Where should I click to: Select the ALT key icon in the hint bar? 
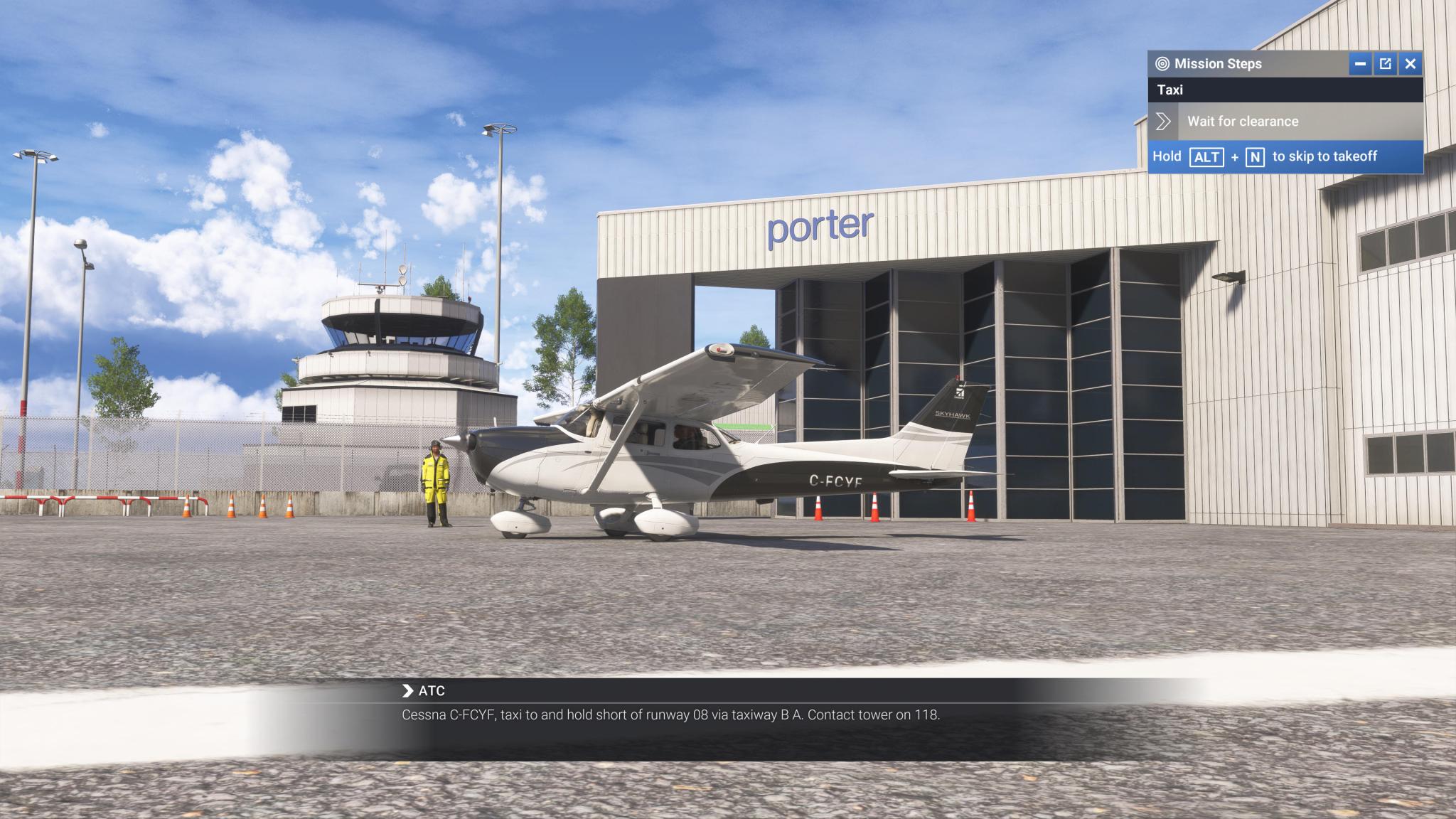click(x=1207, y=157)
